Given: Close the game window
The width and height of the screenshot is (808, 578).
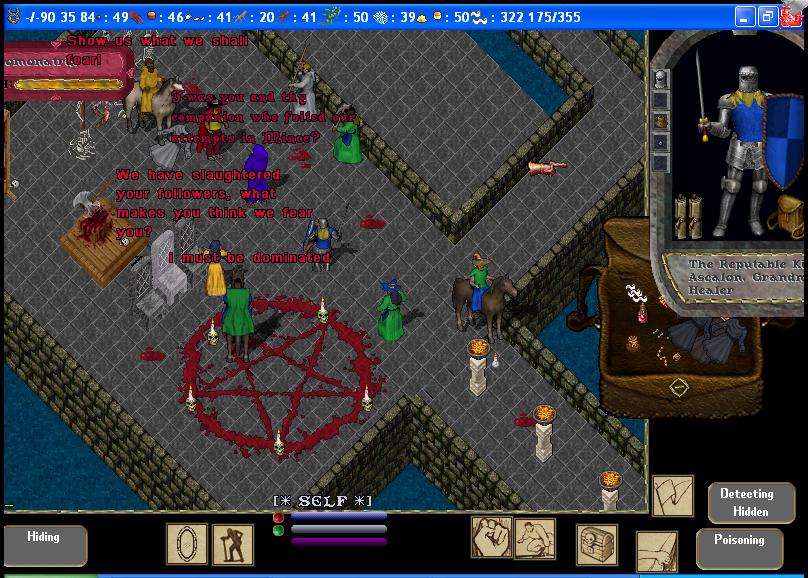Looking at the screenshot, I should click(x=791, y=17).
